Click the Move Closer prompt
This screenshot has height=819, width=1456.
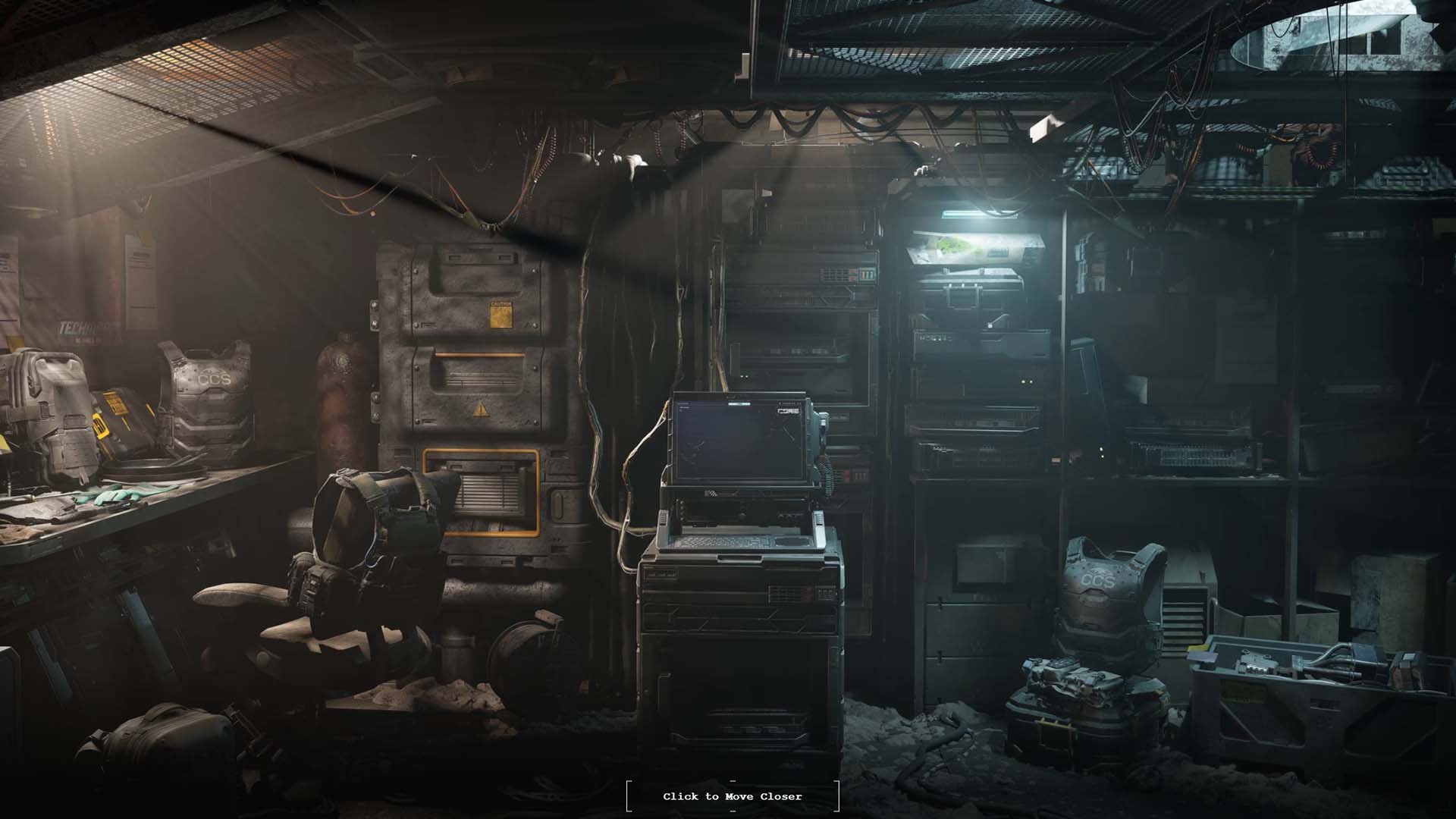tap(732, 796)
